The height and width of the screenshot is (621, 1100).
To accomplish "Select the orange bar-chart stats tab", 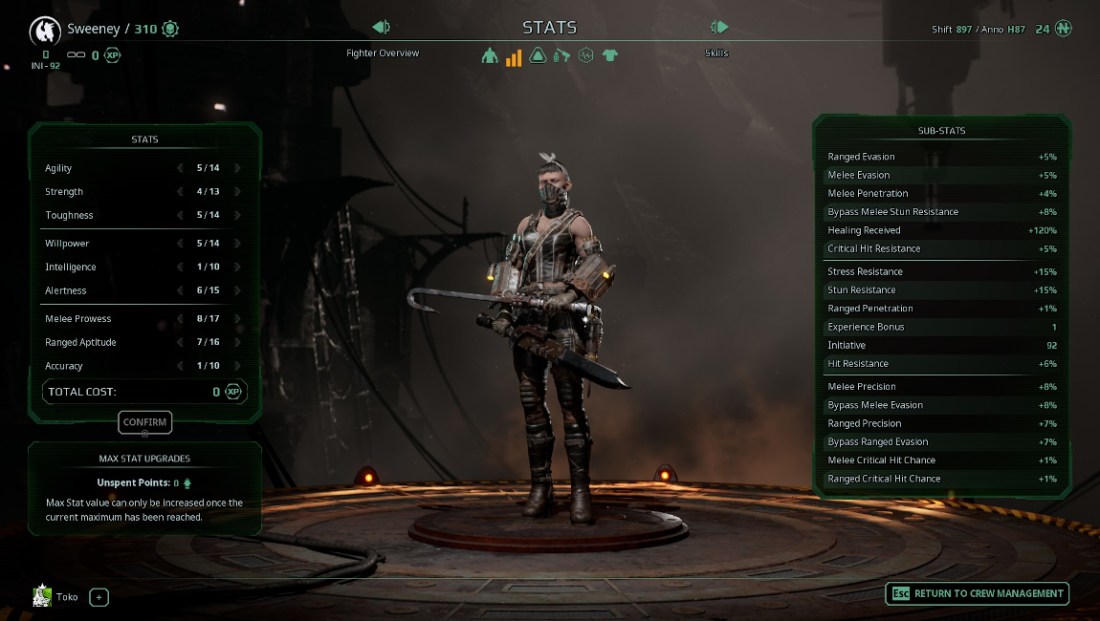I will [513, 56].
